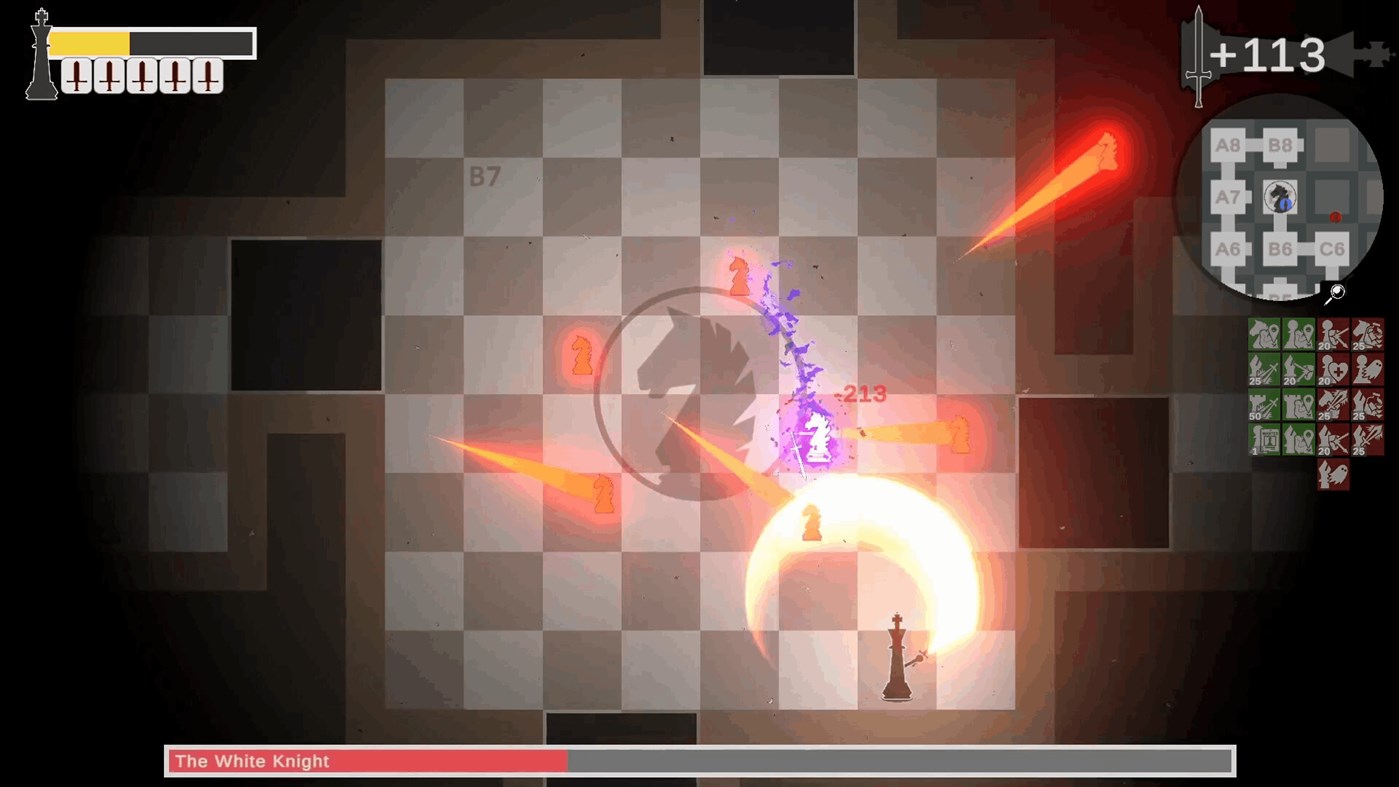This screenshot has height=787, width=1399.
Task: Select the green knight waypoint ability
Action: [x=1263, y=333]
